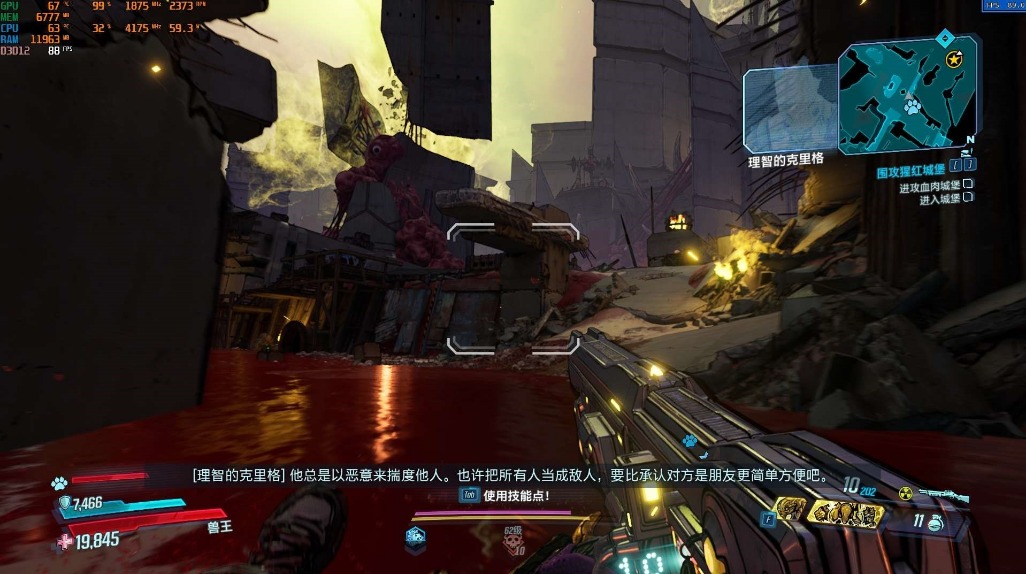
Task: Select the paw print player marker on minimap
Action: click(912, 104)
